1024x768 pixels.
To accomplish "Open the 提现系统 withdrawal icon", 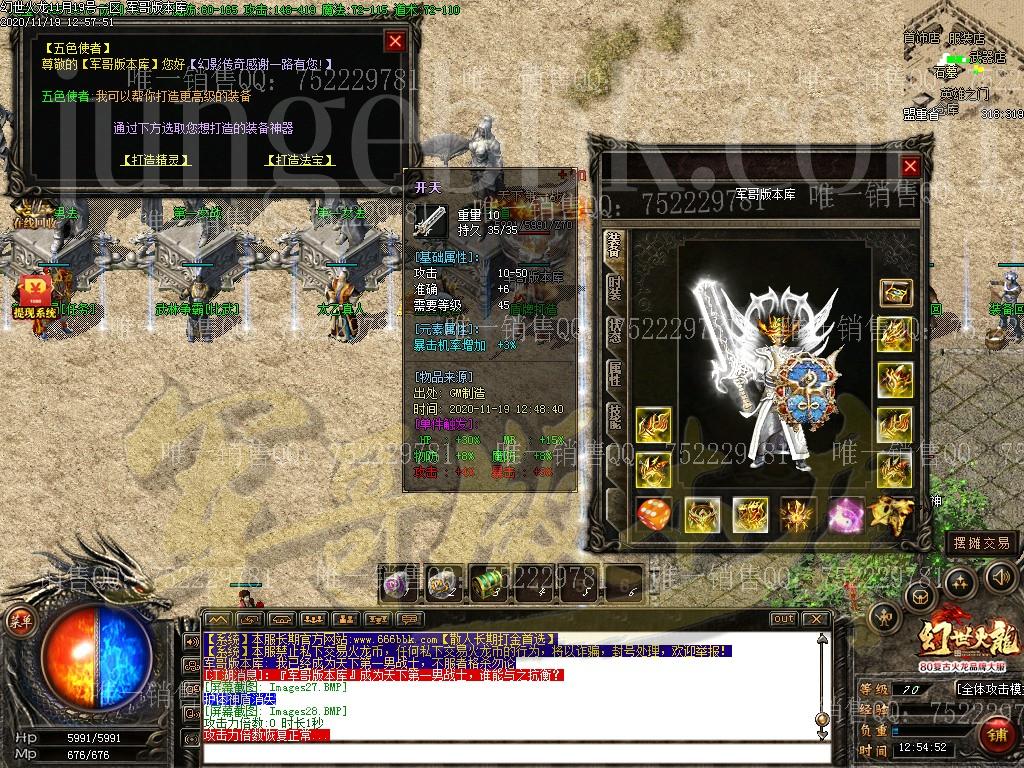I will (33, 293).
